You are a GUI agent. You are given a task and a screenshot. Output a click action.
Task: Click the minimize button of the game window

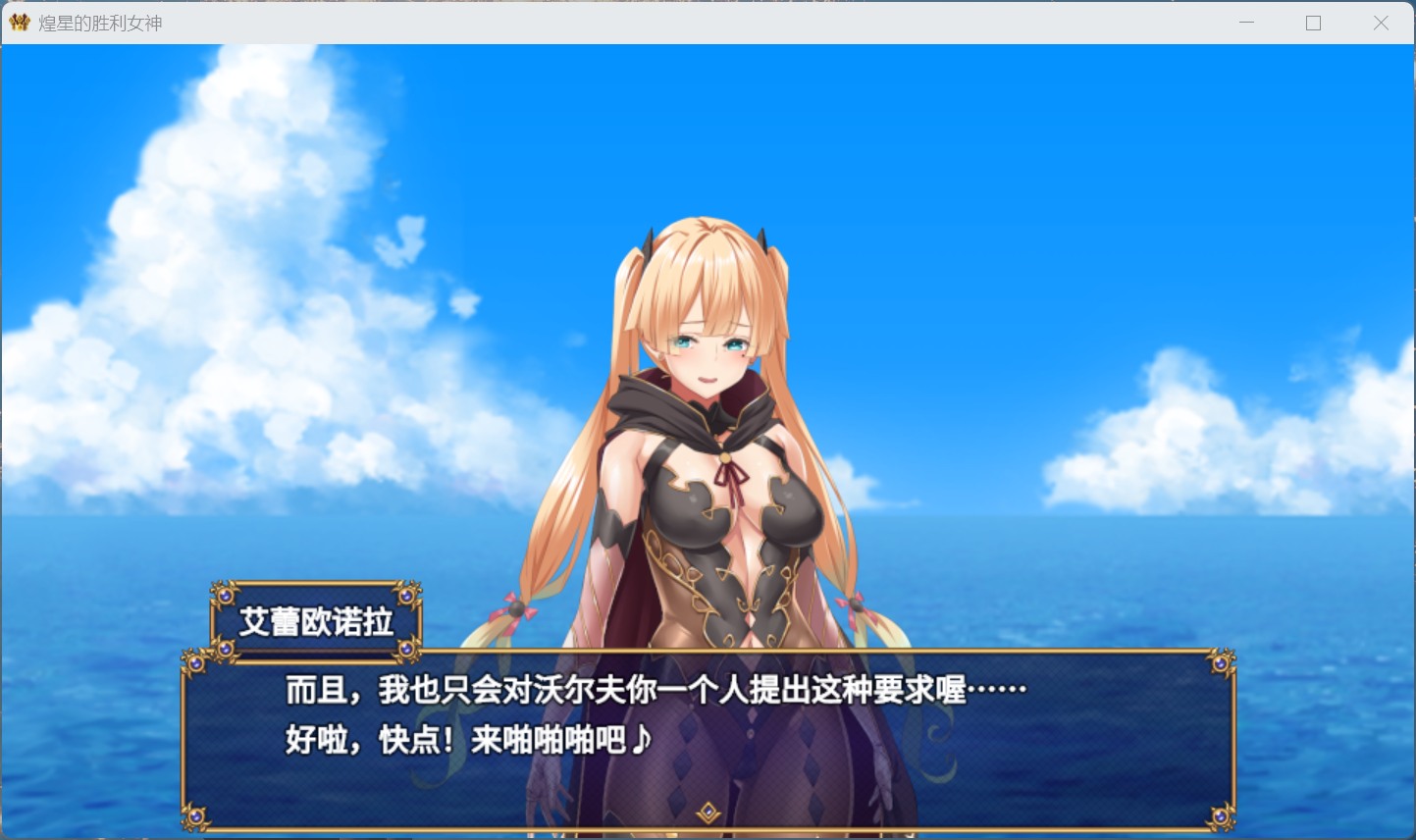pos(1246,22)
